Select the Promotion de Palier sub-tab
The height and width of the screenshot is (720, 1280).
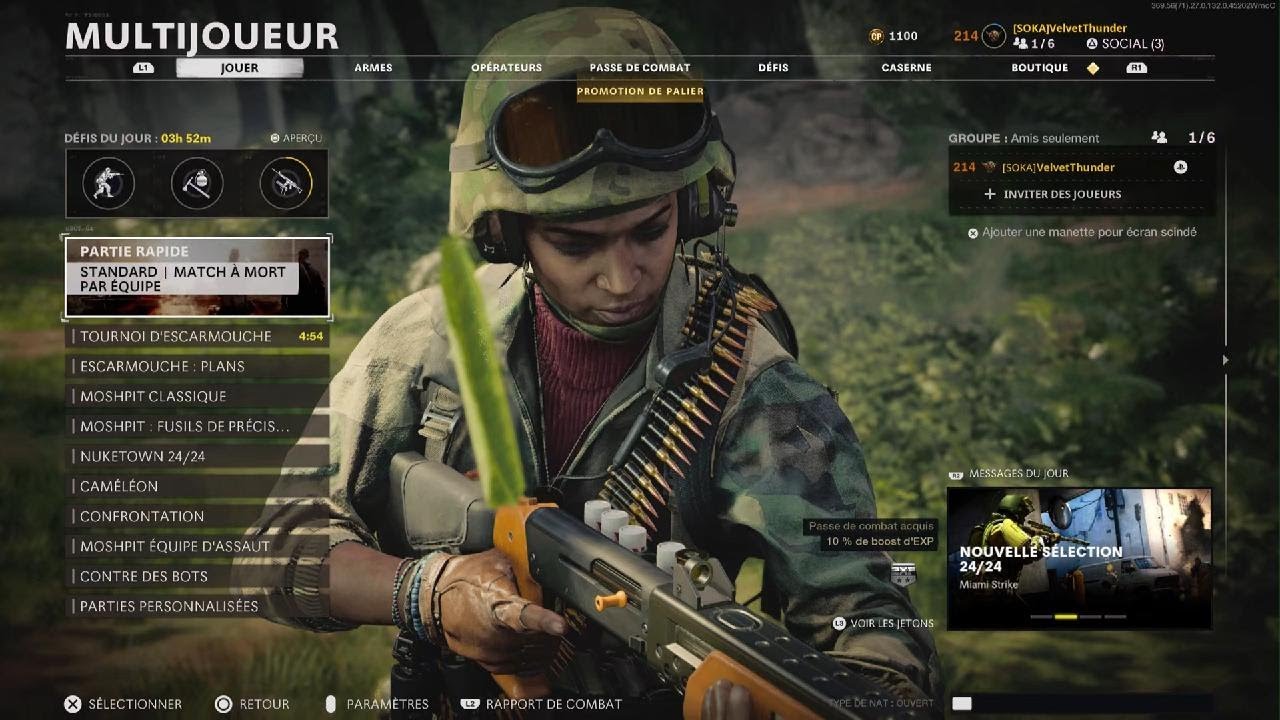[640, 91]
